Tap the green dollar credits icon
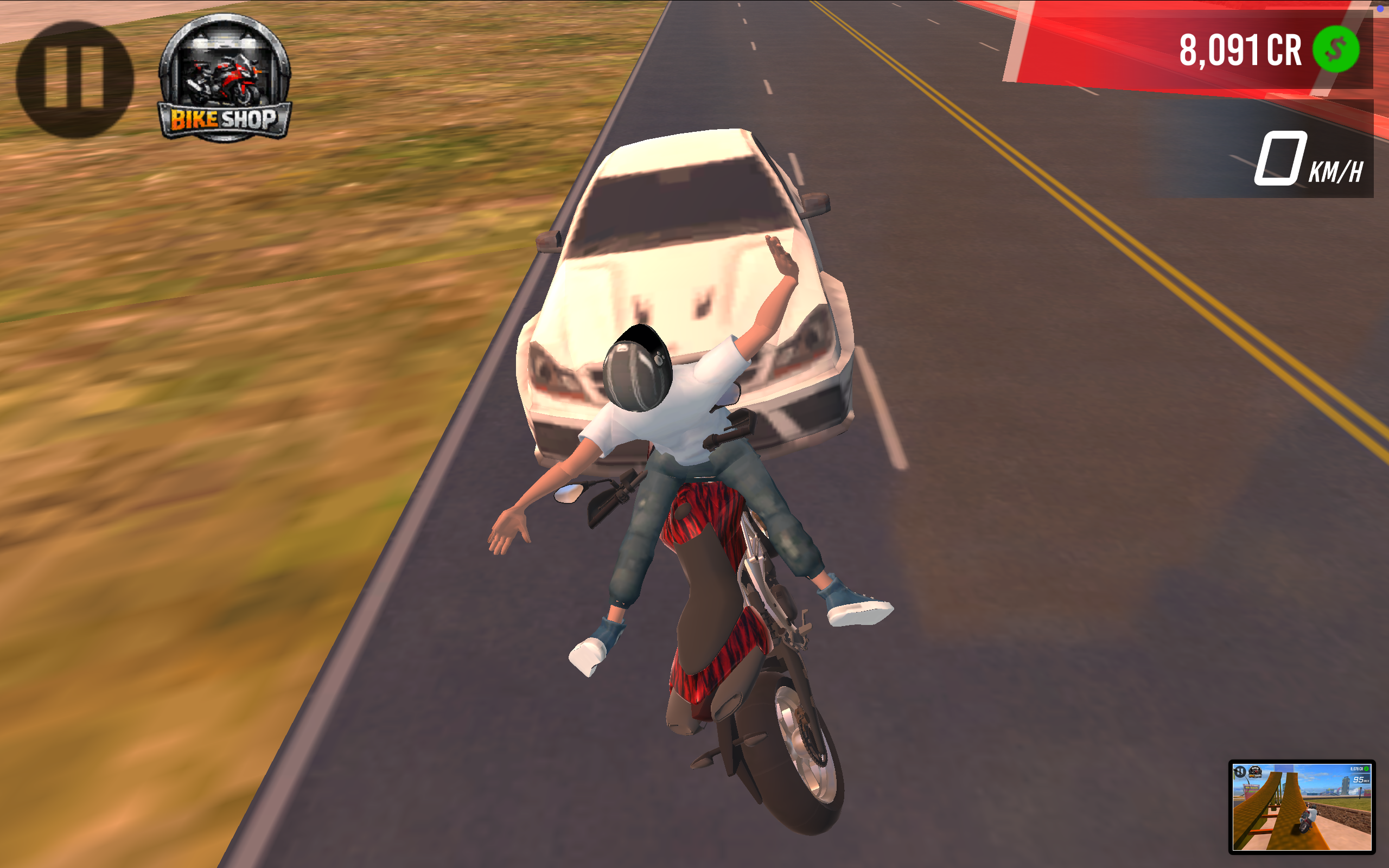 point(1335,49)
